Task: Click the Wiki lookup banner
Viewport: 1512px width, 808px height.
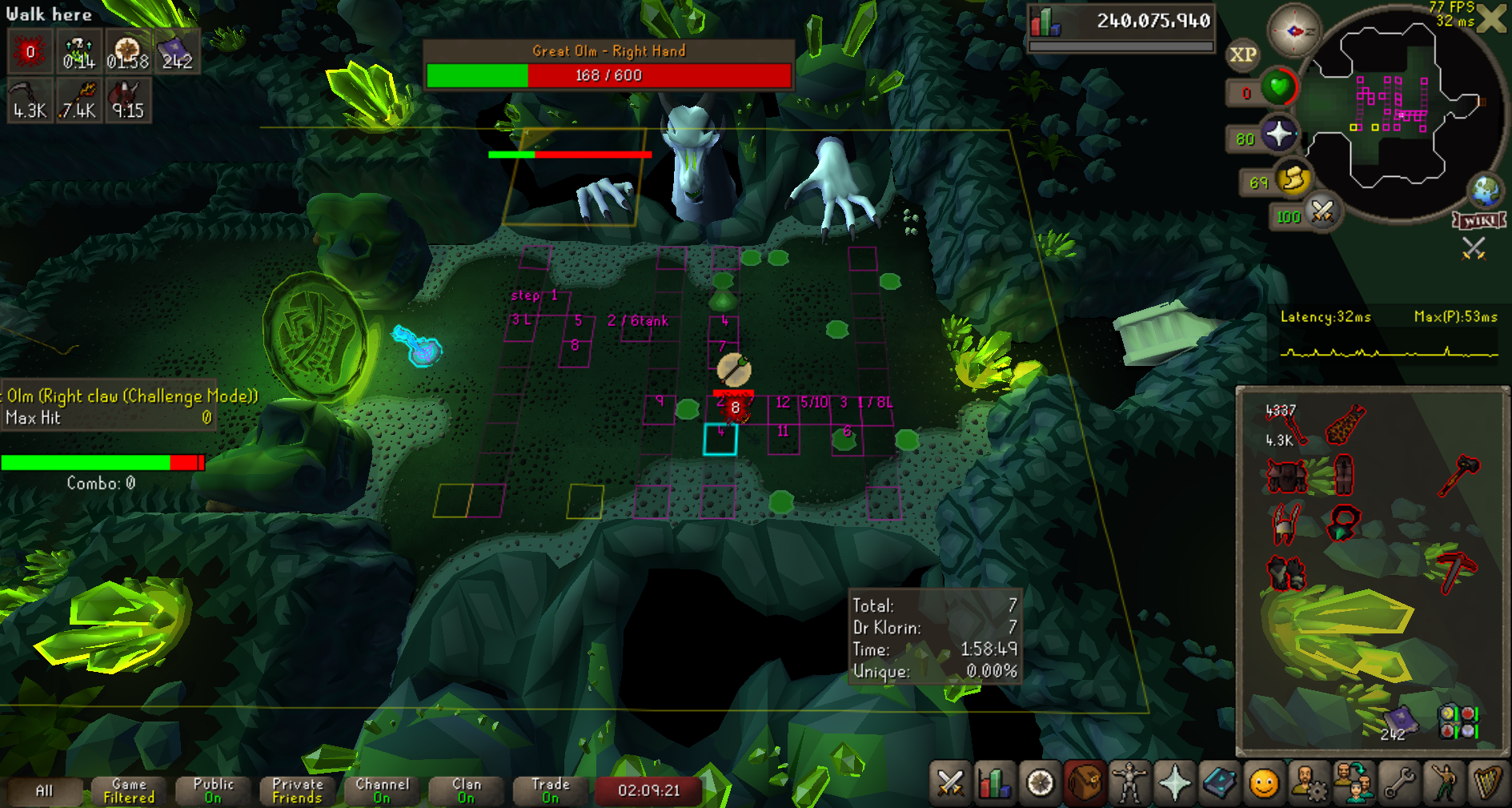Action: [x=1479, y=220]
